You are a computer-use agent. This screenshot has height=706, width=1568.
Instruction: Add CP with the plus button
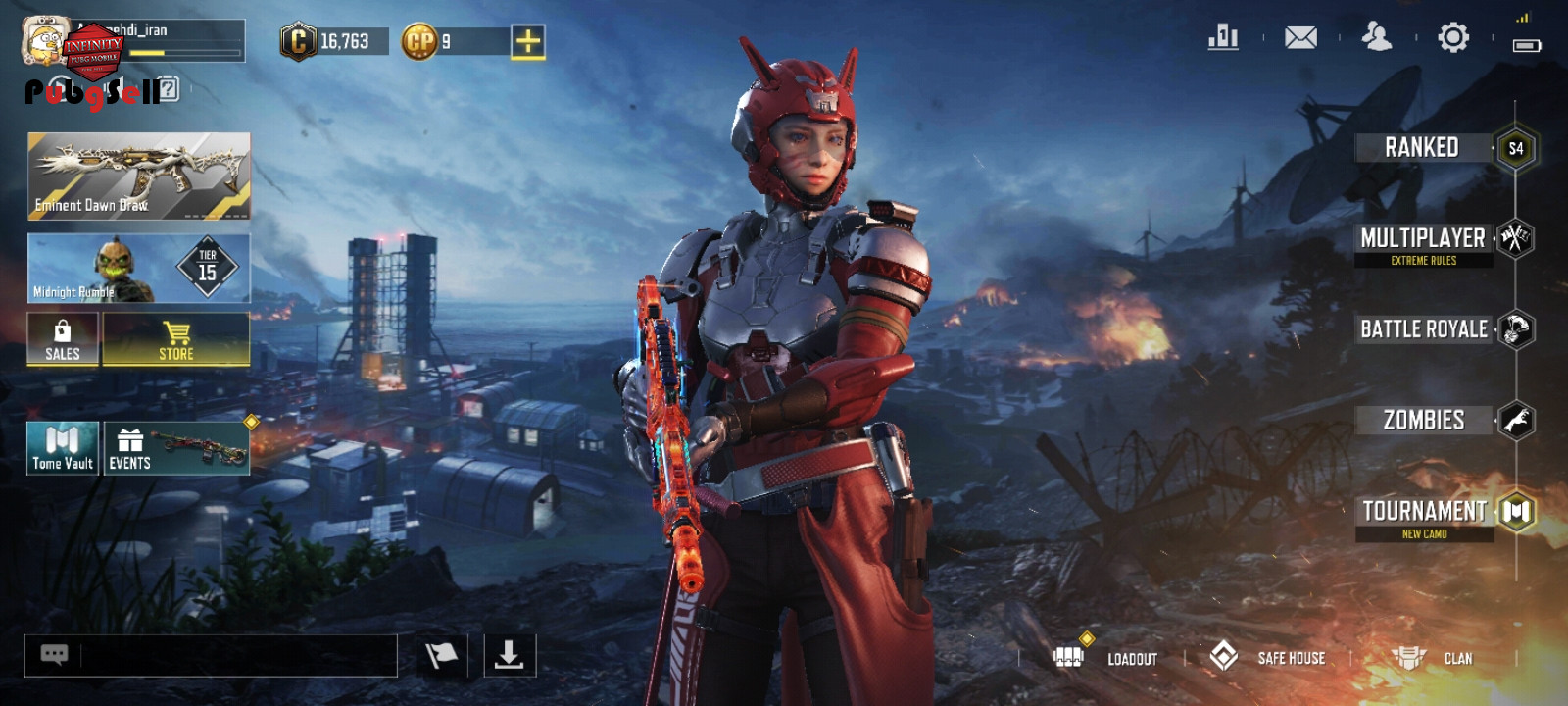point(527,41)
